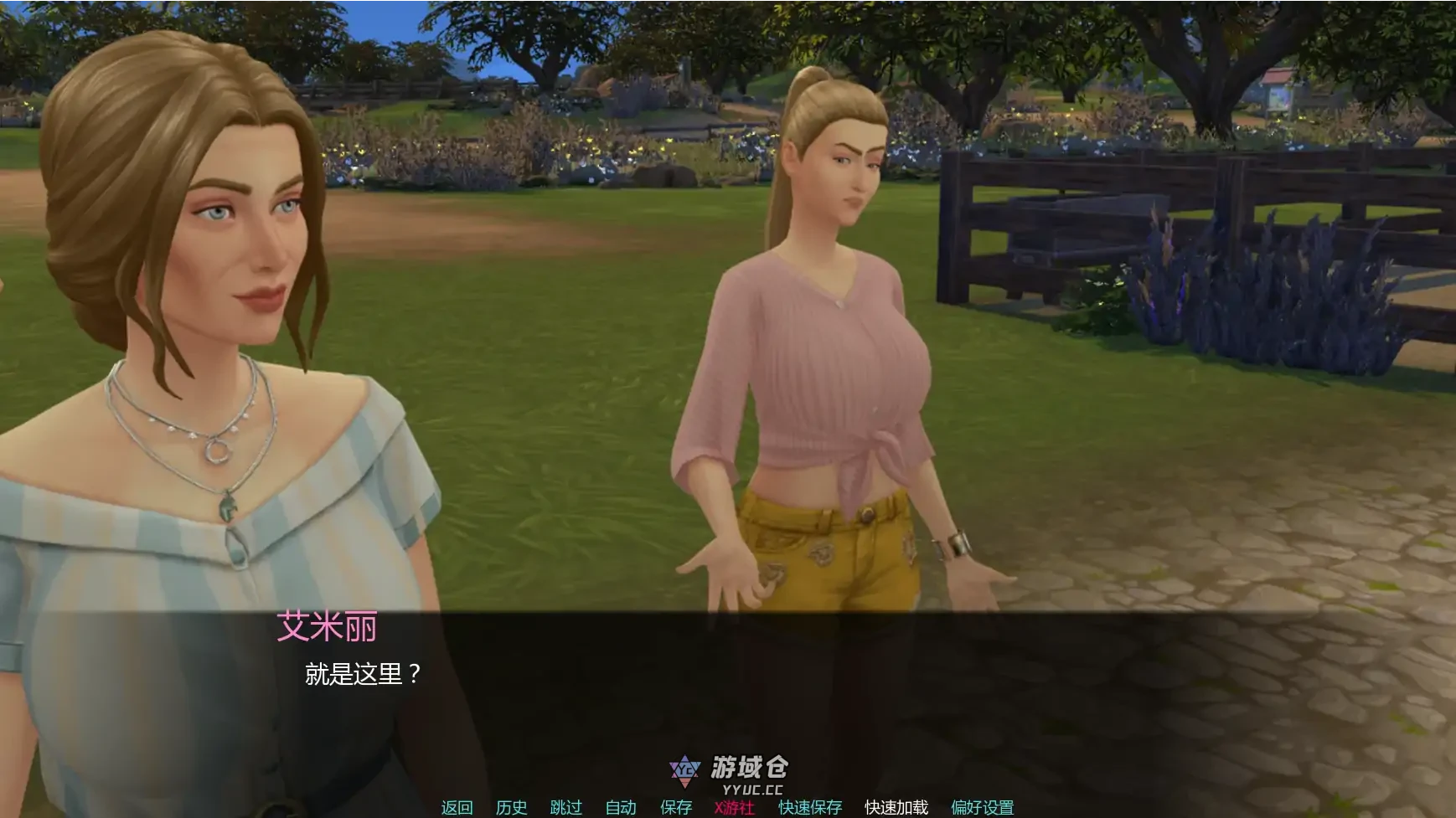Toggle 自动 (Auto) dialogue advance
The image size is (1456, 818).
coord(621,807)
